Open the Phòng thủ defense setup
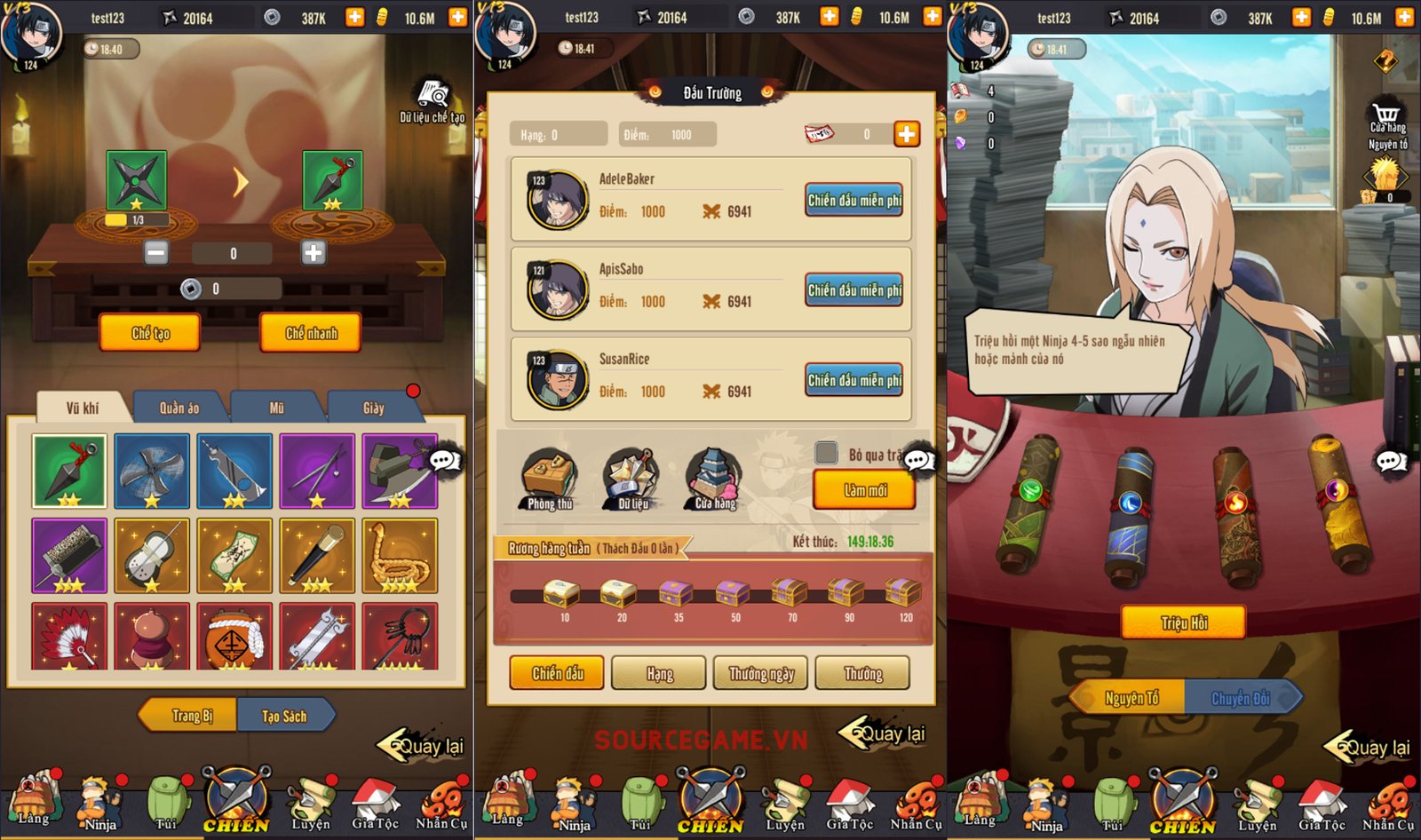This screenshot has width=1421, height=840. pyautogui.click(x=550, y=479)
